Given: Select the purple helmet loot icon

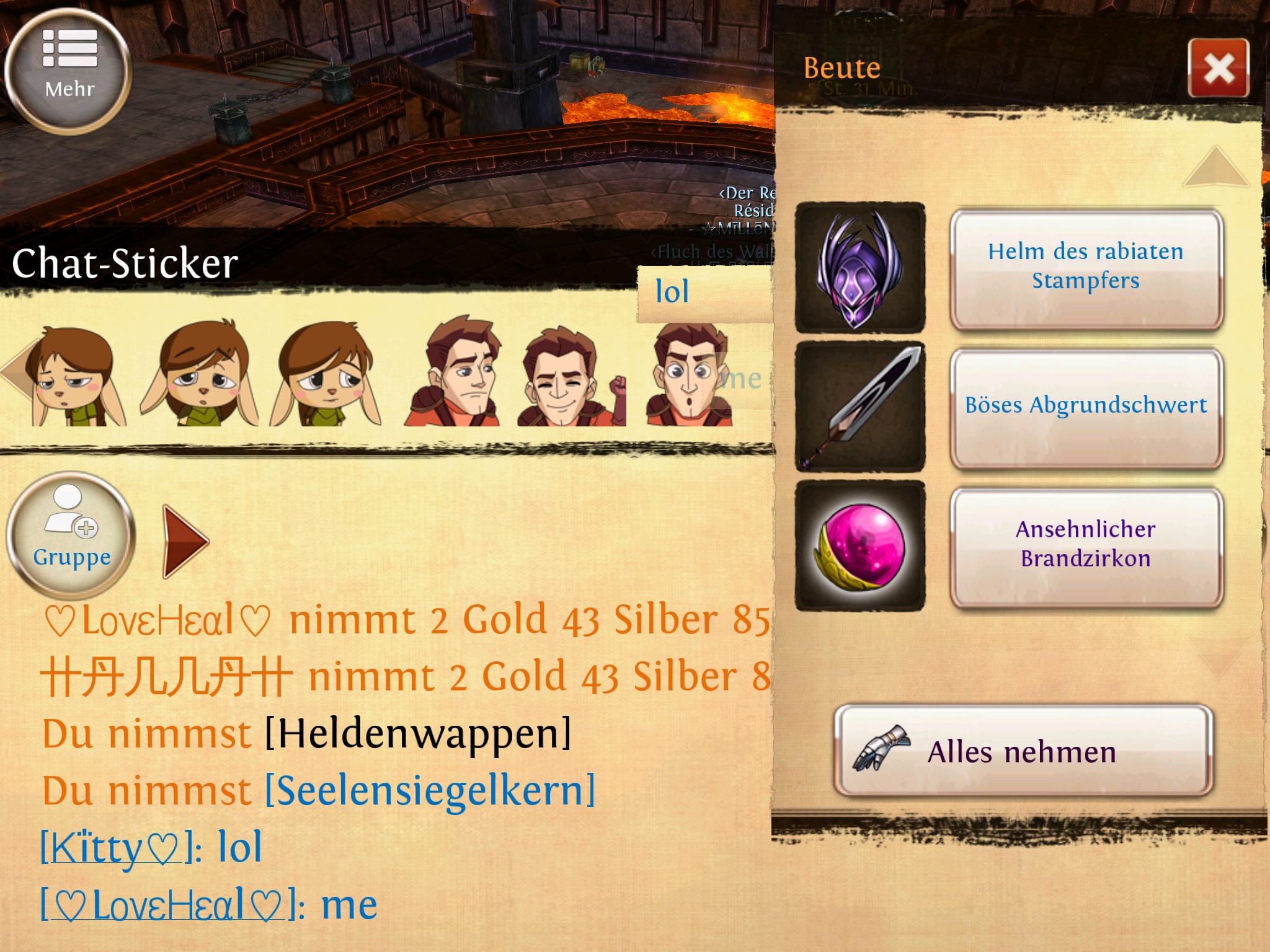Looking at the screenshot, I should (x=860, y=268).
